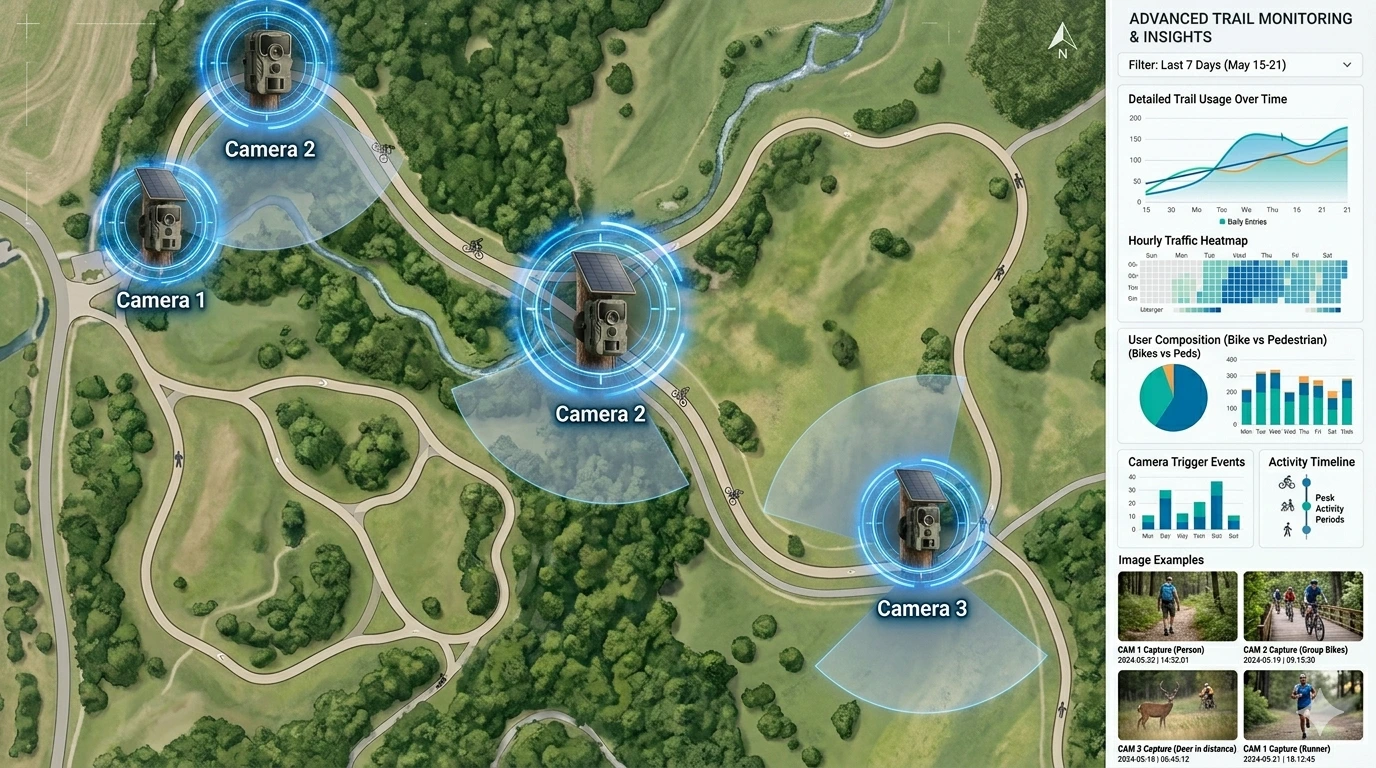Click the cyclist-group icon in the Activity Timeline

1289,505
